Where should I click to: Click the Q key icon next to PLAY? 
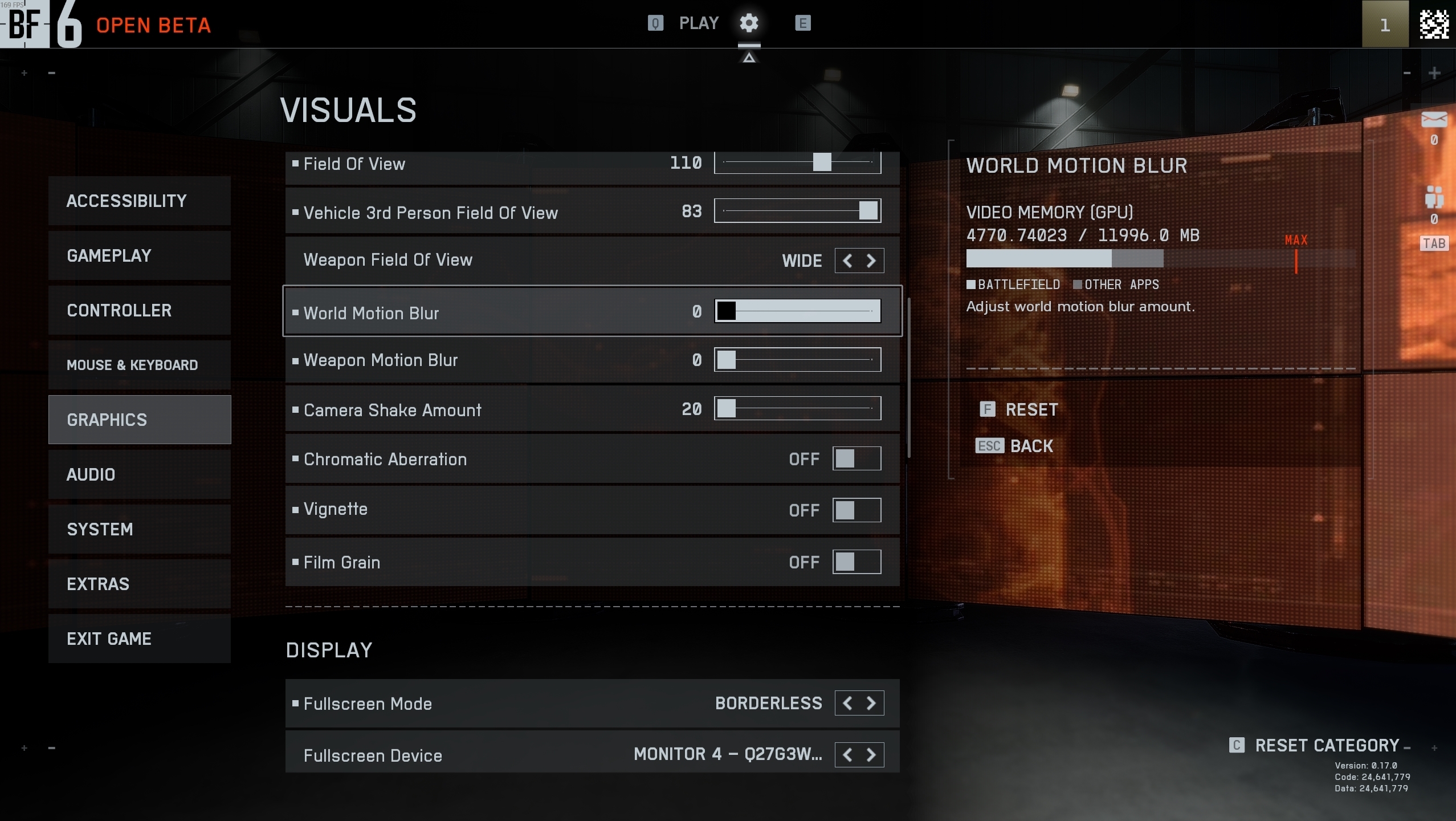(654, 23)
